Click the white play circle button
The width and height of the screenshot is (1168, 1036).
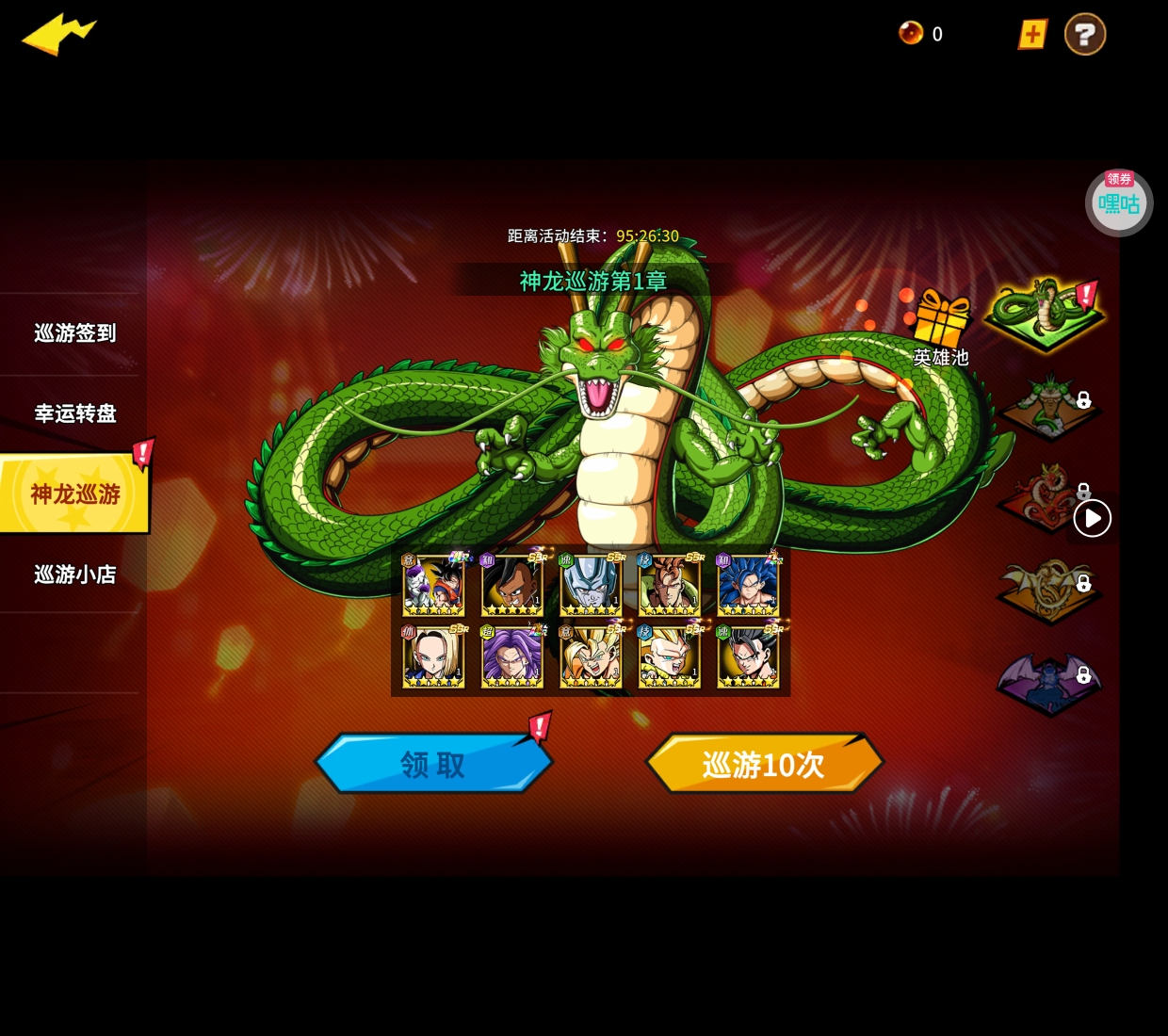coord(1093,518)
